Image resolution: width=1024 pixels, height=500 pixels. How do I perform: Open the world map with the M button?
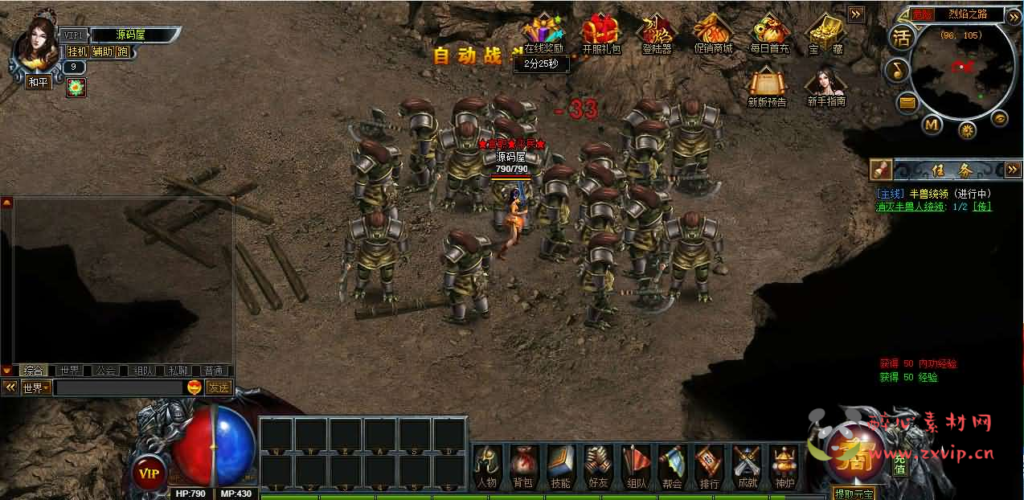(931, 124)
